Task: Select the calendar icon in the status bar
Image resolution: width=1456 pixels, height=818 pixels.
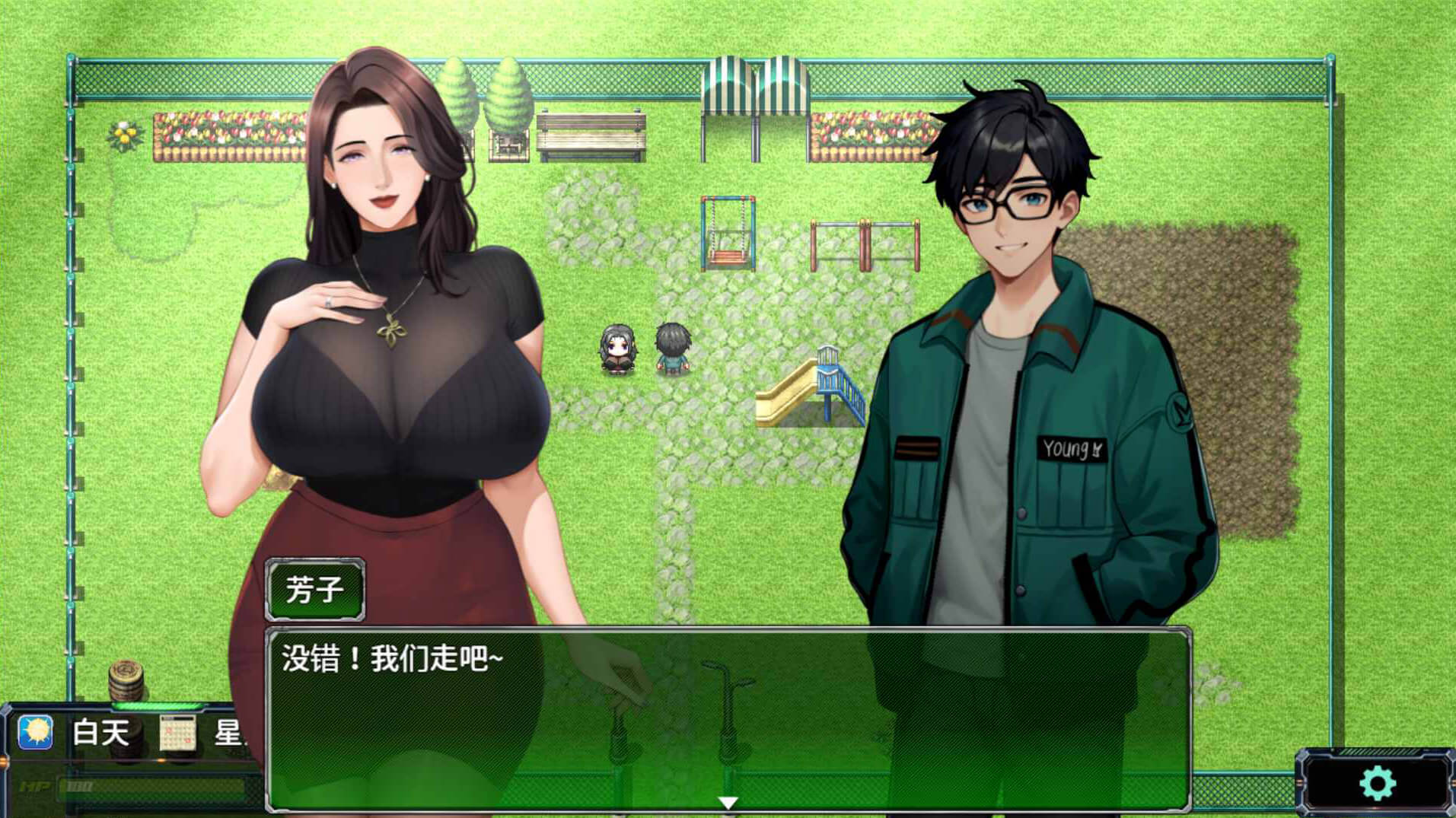Action: click(x=177, y=734)
